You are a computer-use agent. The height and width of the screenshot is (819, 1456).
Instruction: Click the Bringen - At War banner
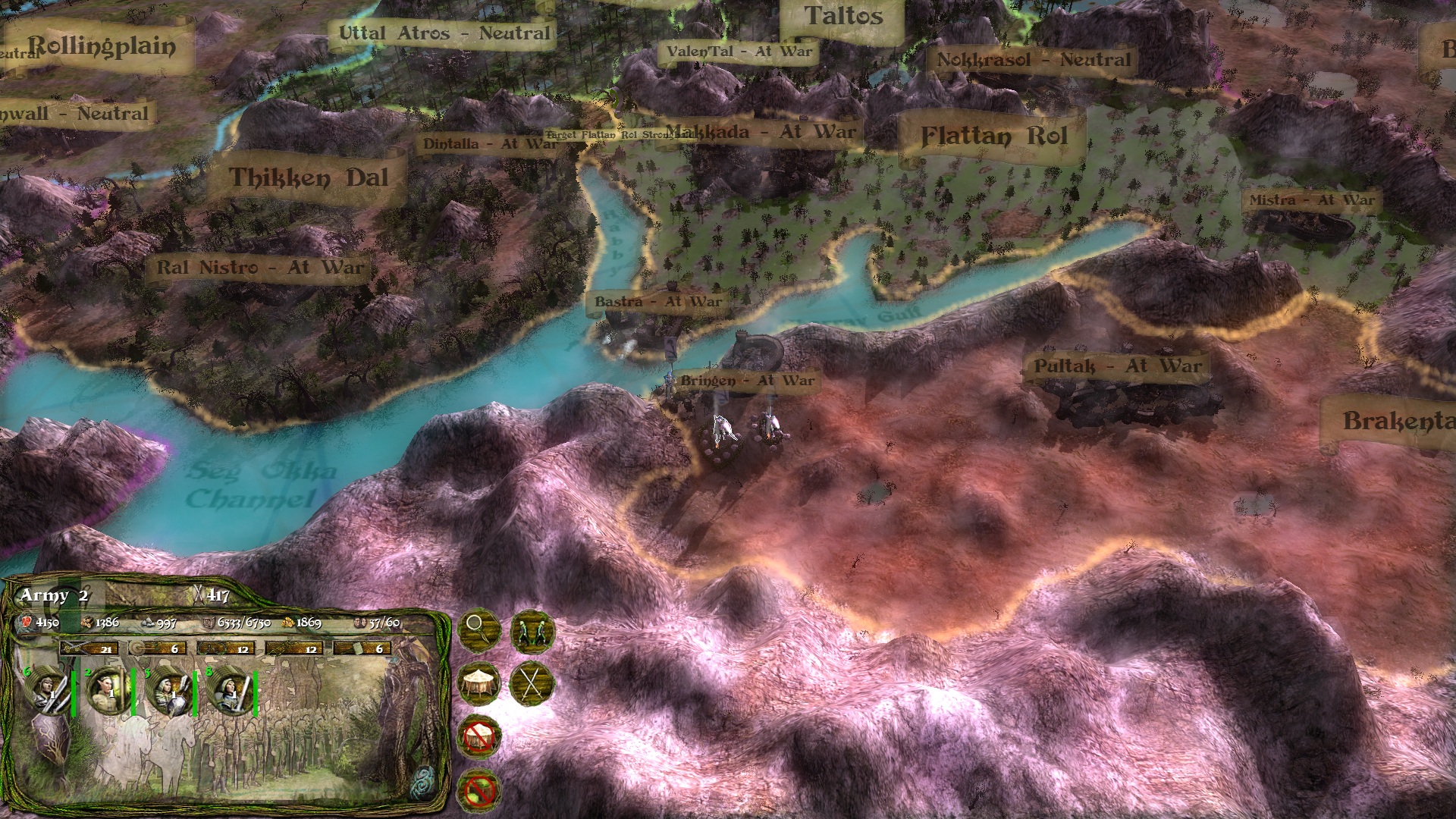click(x=747, y=379)
